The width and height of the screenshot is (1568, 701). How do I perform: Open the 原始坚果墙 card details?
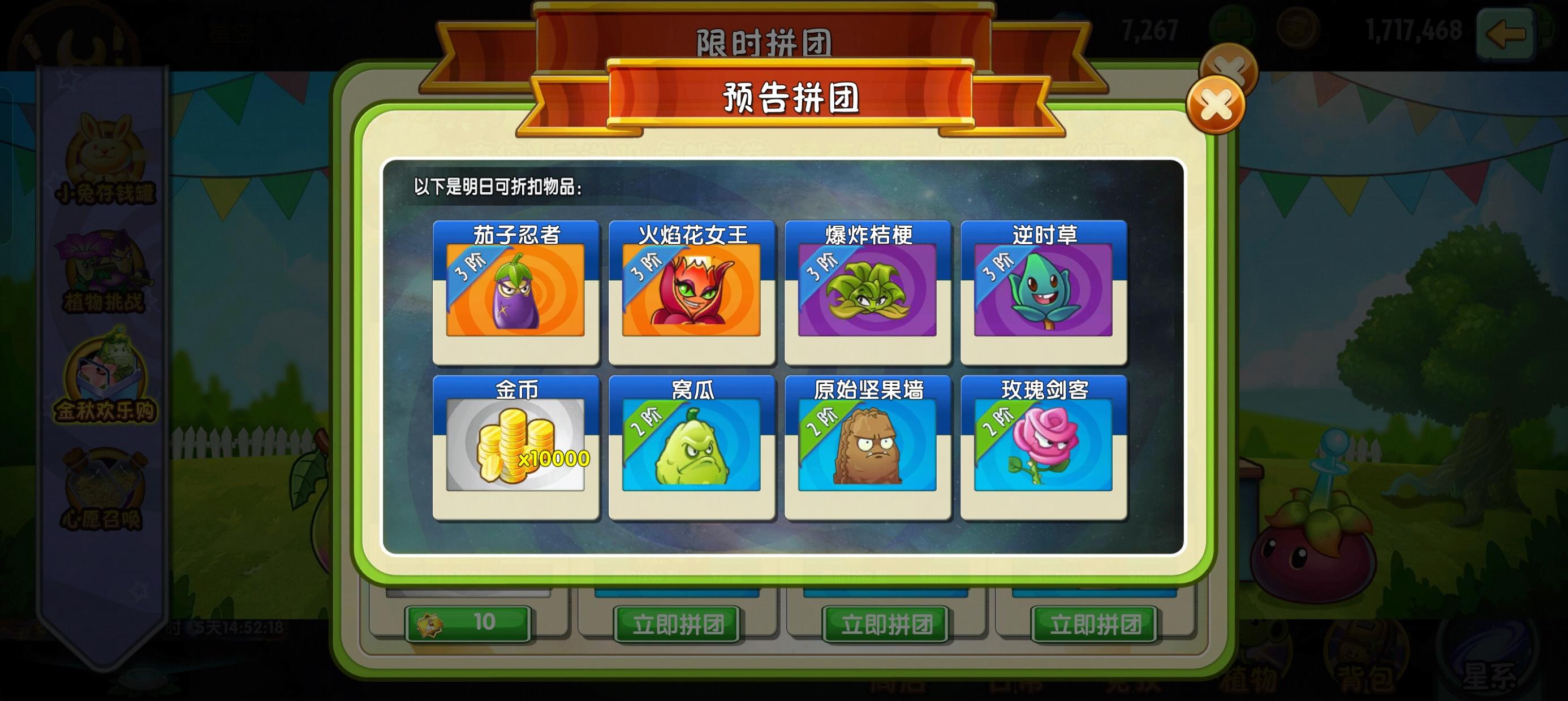tap(869, 447)
